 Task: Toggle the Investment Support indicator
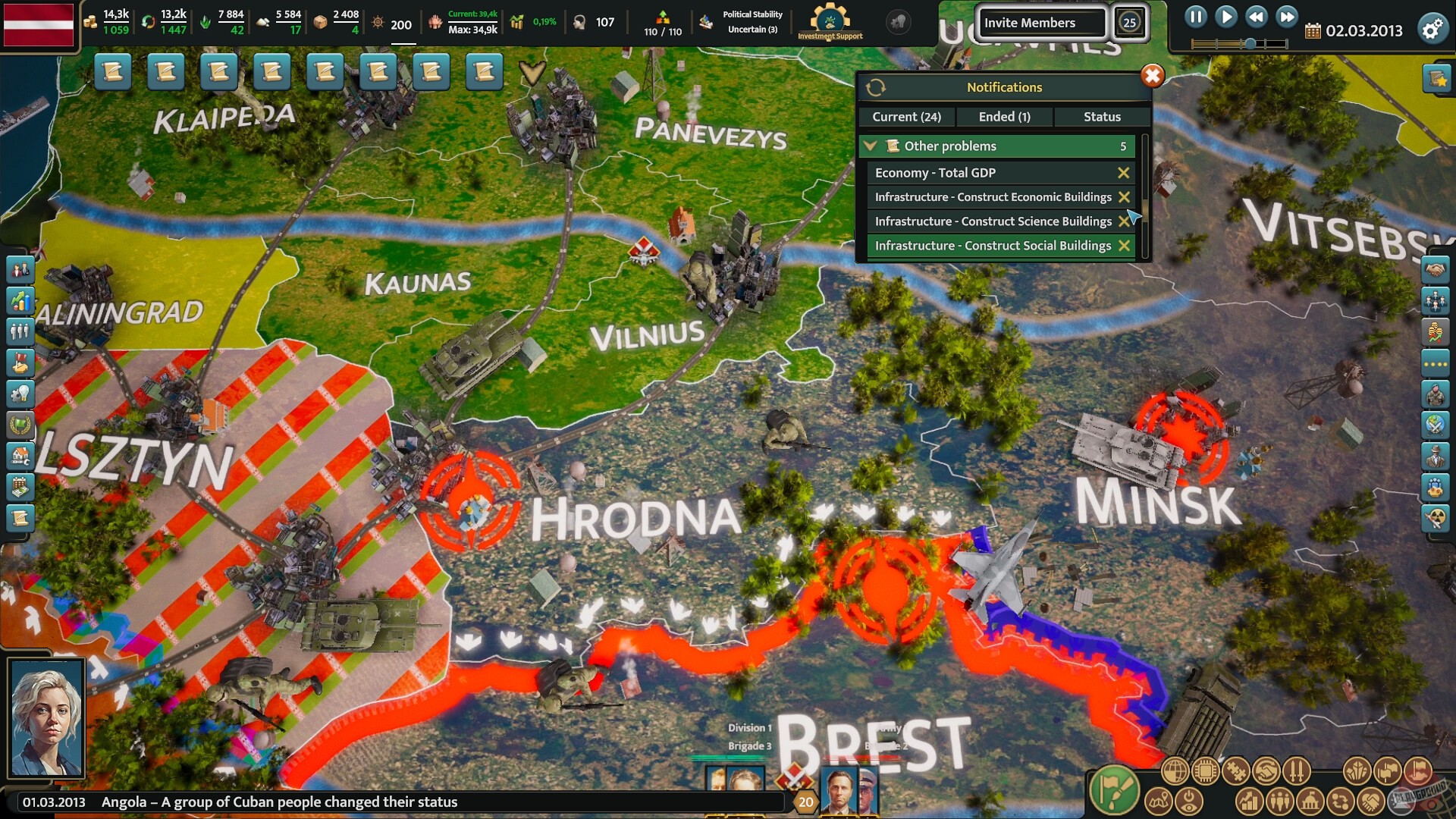pos(829,23)
